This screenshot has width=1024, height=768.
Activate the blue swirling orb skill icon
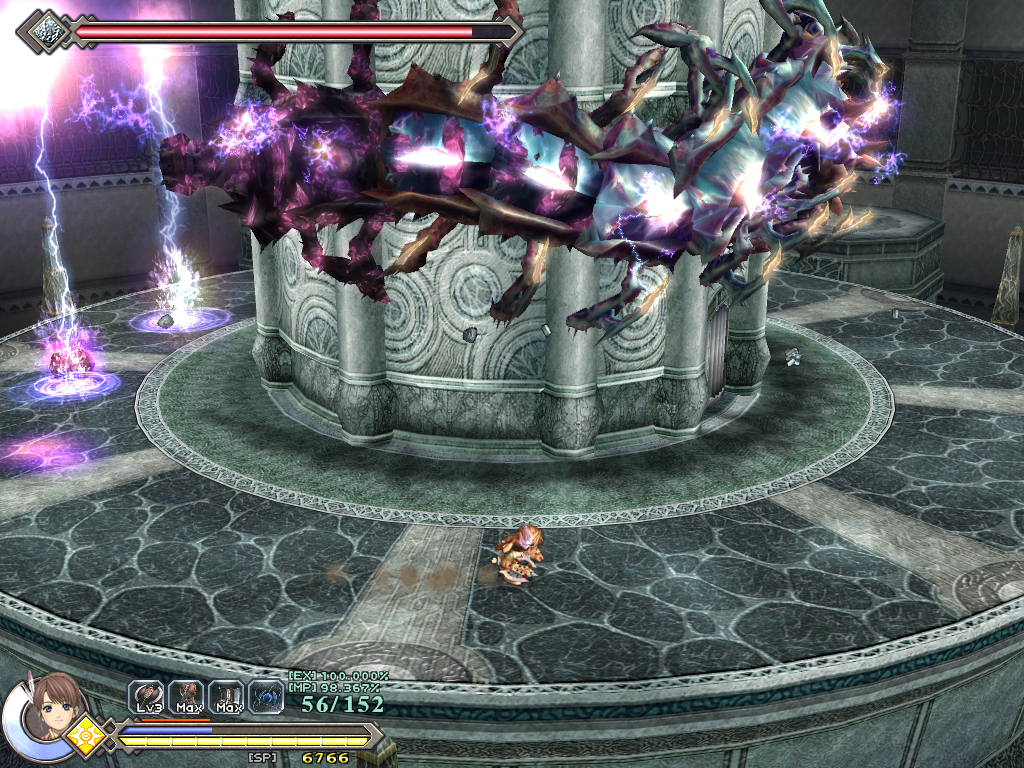coord(266,695)
